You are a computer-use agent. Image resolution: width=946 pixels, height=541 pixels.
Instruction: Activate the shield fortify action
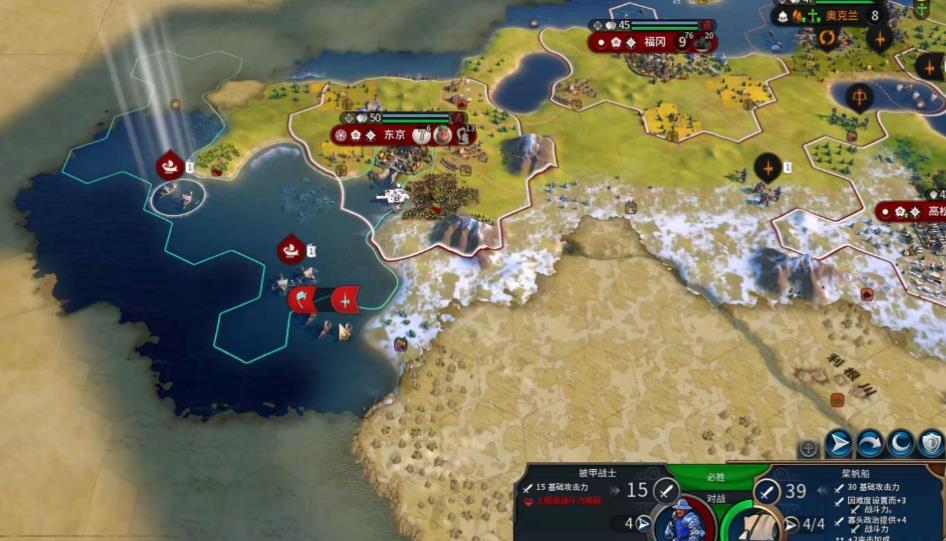(931, 443)
